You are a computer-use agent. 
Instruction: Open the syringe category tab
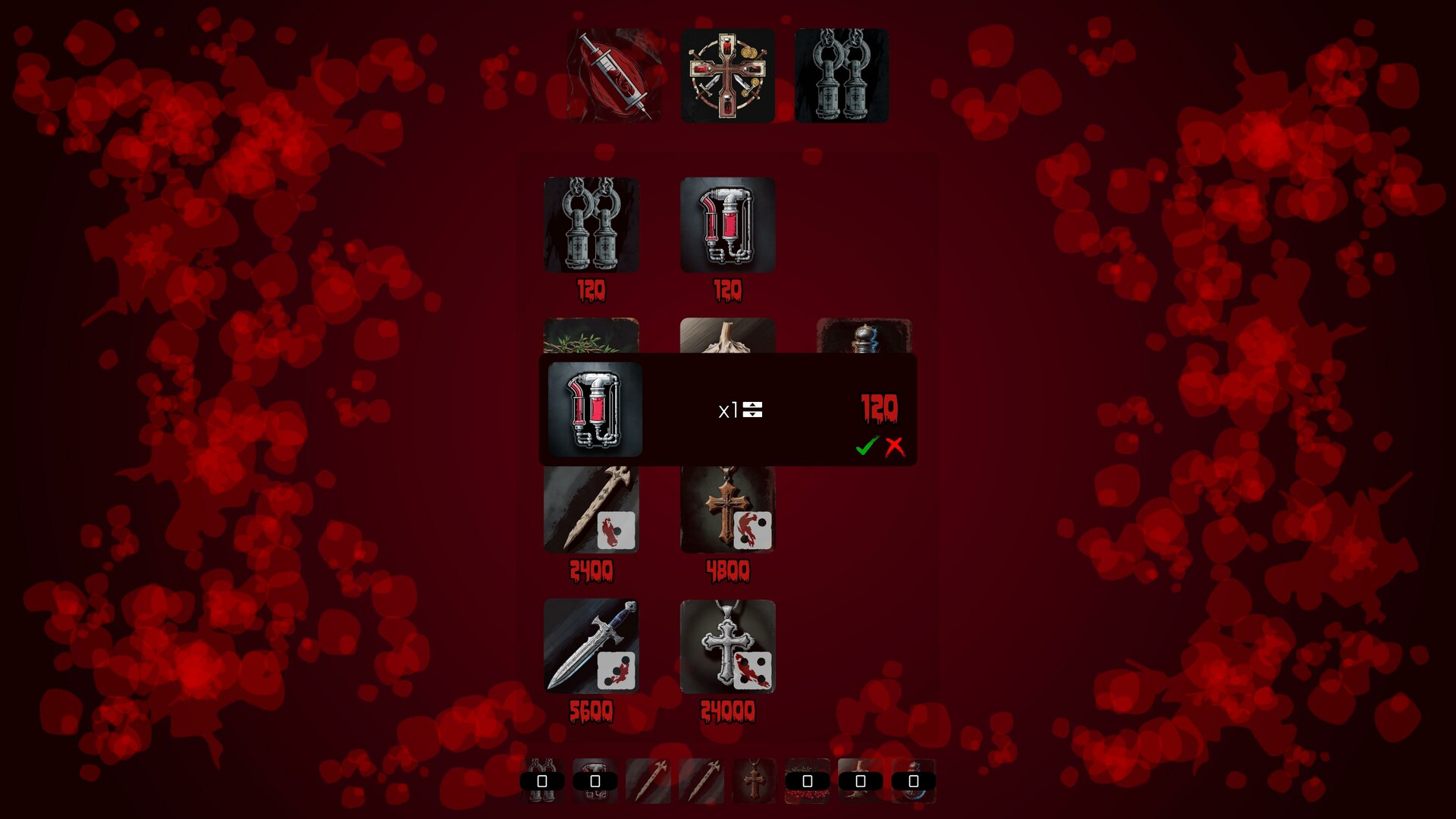pyautogui.click(x=613, y=75)
